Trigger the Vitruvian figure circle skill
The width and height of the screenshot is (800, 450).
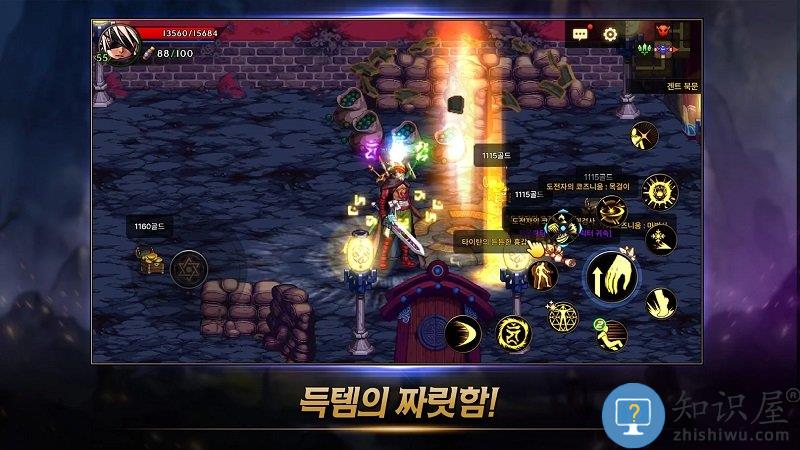tap(563, 317)
